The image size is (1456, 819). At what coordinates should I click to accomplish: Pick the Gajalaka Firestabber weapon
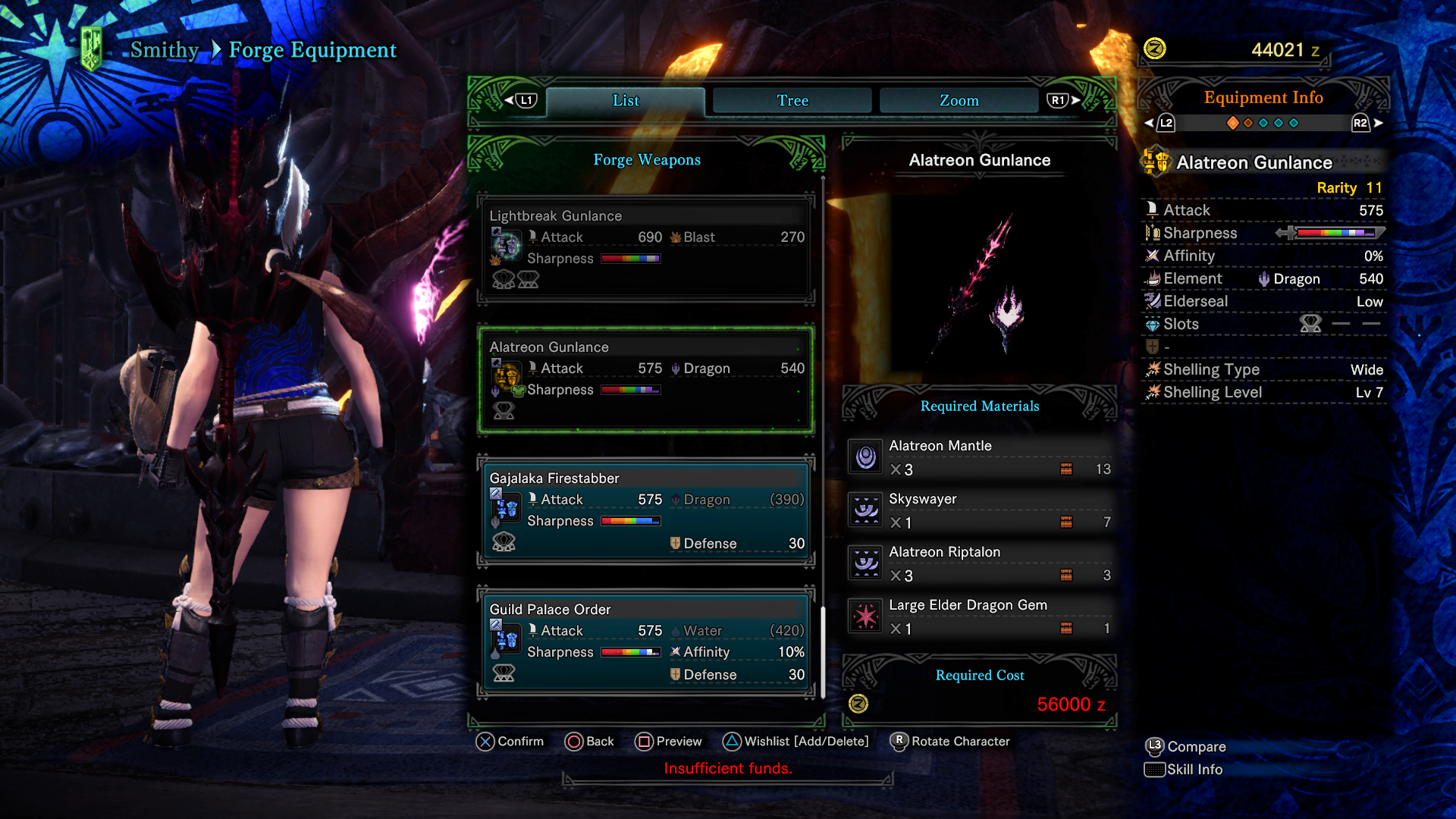[x=645, y=510]
